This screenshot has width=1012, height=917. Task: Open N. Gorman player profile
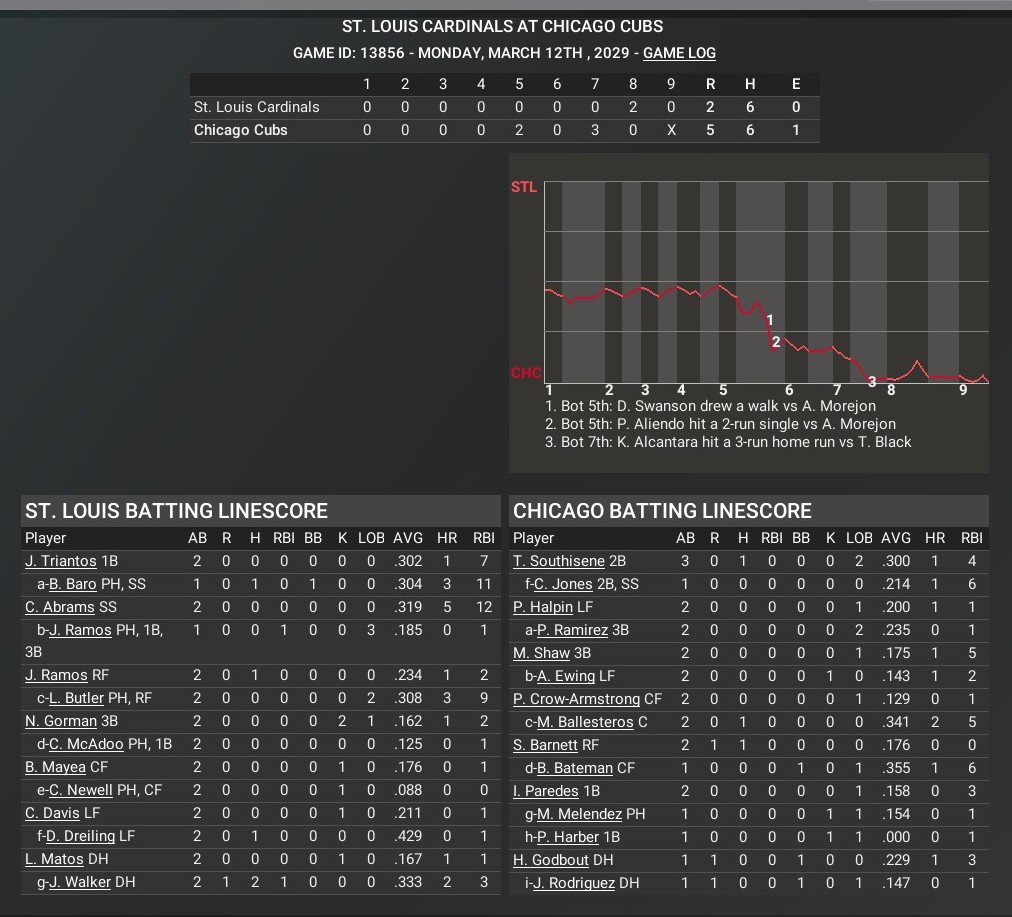click(x=61, y=721)
